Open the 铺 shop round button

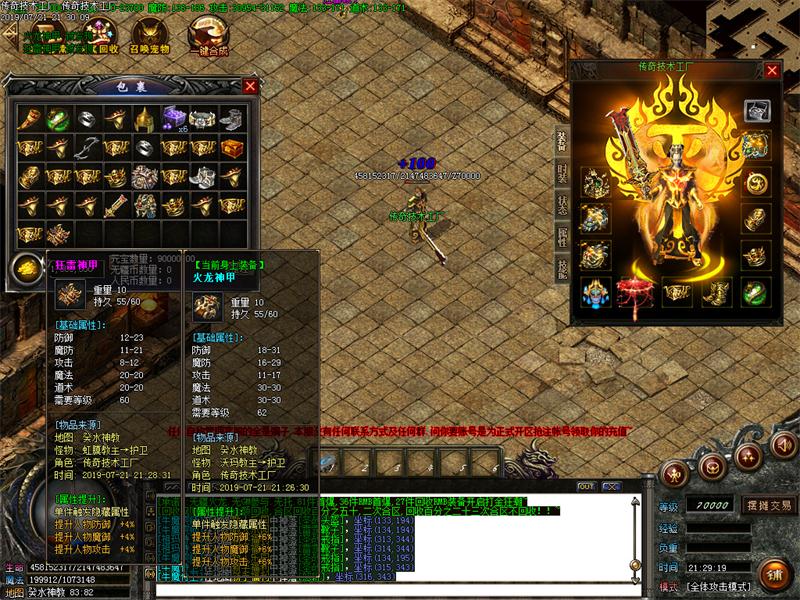[x=771, y=574]
